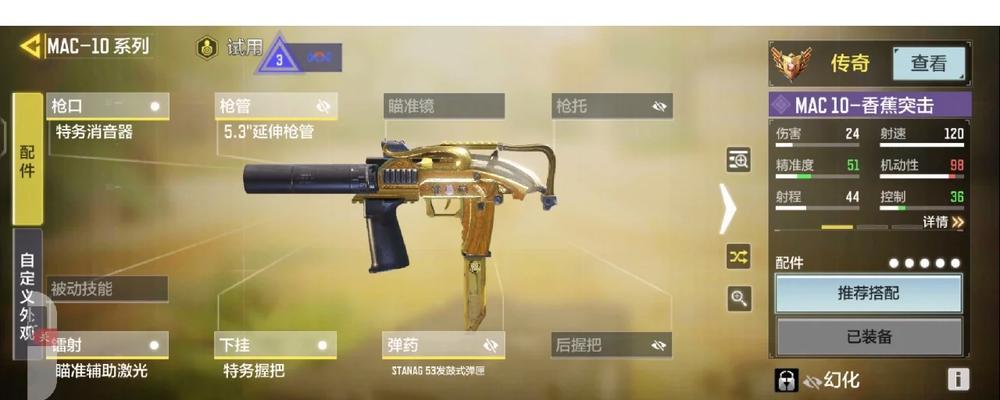Open the 瞄准镜 optic slot

443,106
